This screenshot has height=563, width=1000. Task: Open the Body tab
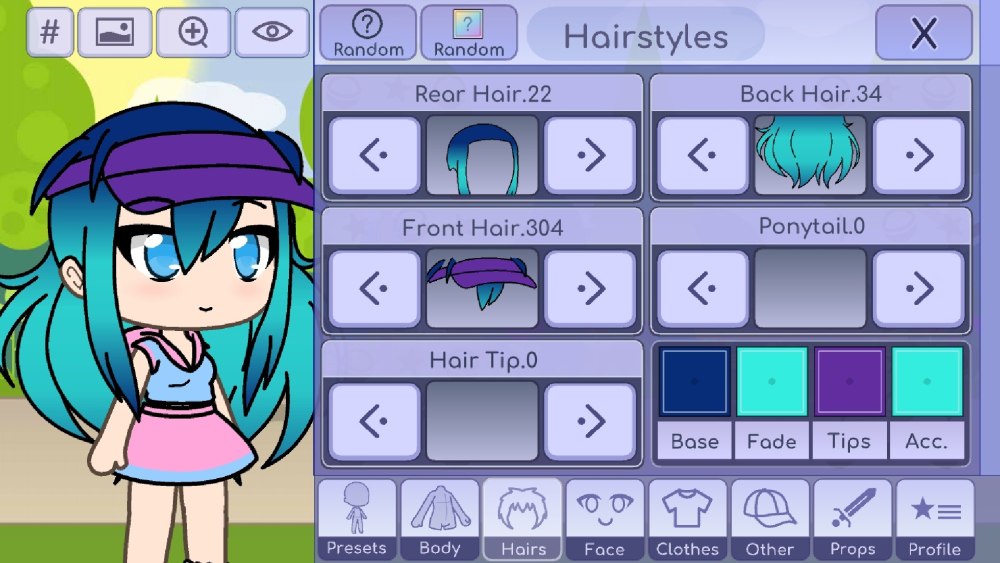(439, 519)
